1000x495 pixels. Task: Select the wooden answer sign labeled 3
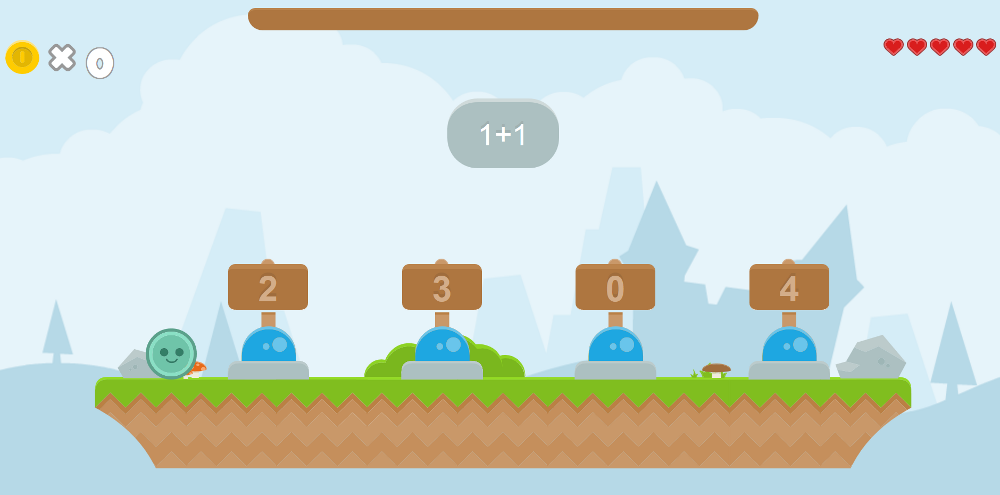coord(442,288)
